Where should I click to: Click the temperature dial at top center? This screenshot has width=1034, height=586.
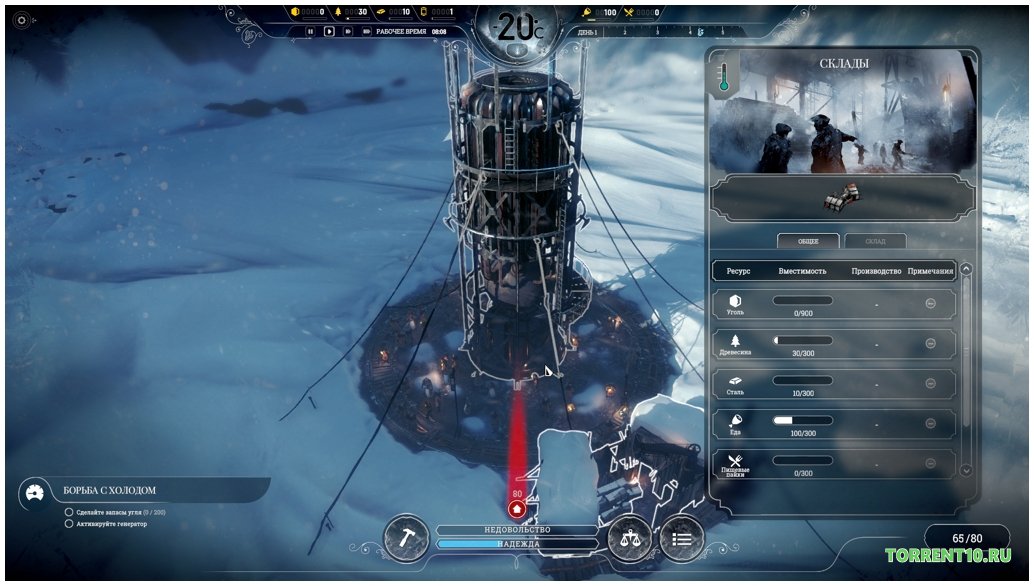[517, 28]
